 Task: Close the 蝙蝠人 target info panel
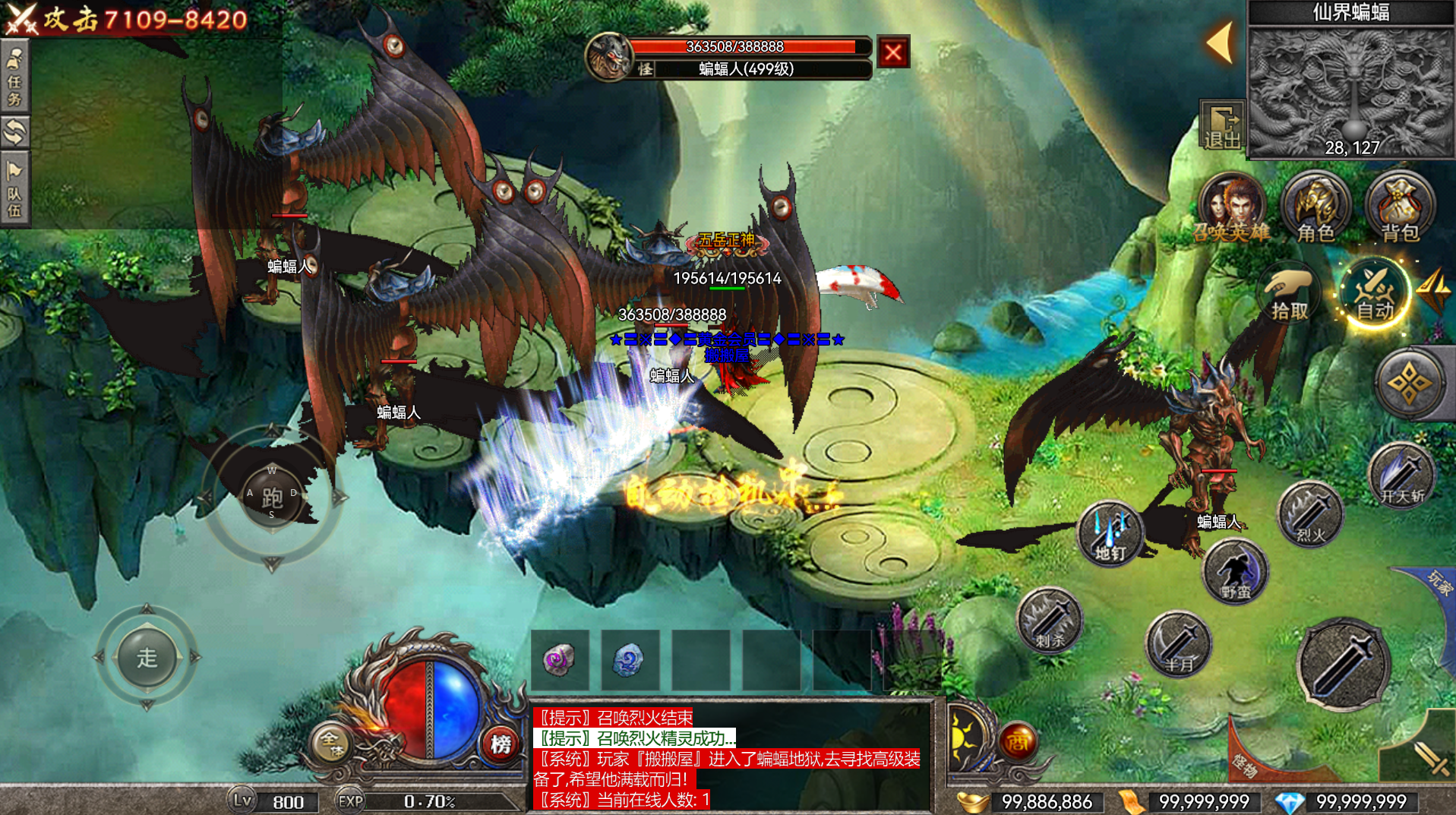tap(893, 52)
